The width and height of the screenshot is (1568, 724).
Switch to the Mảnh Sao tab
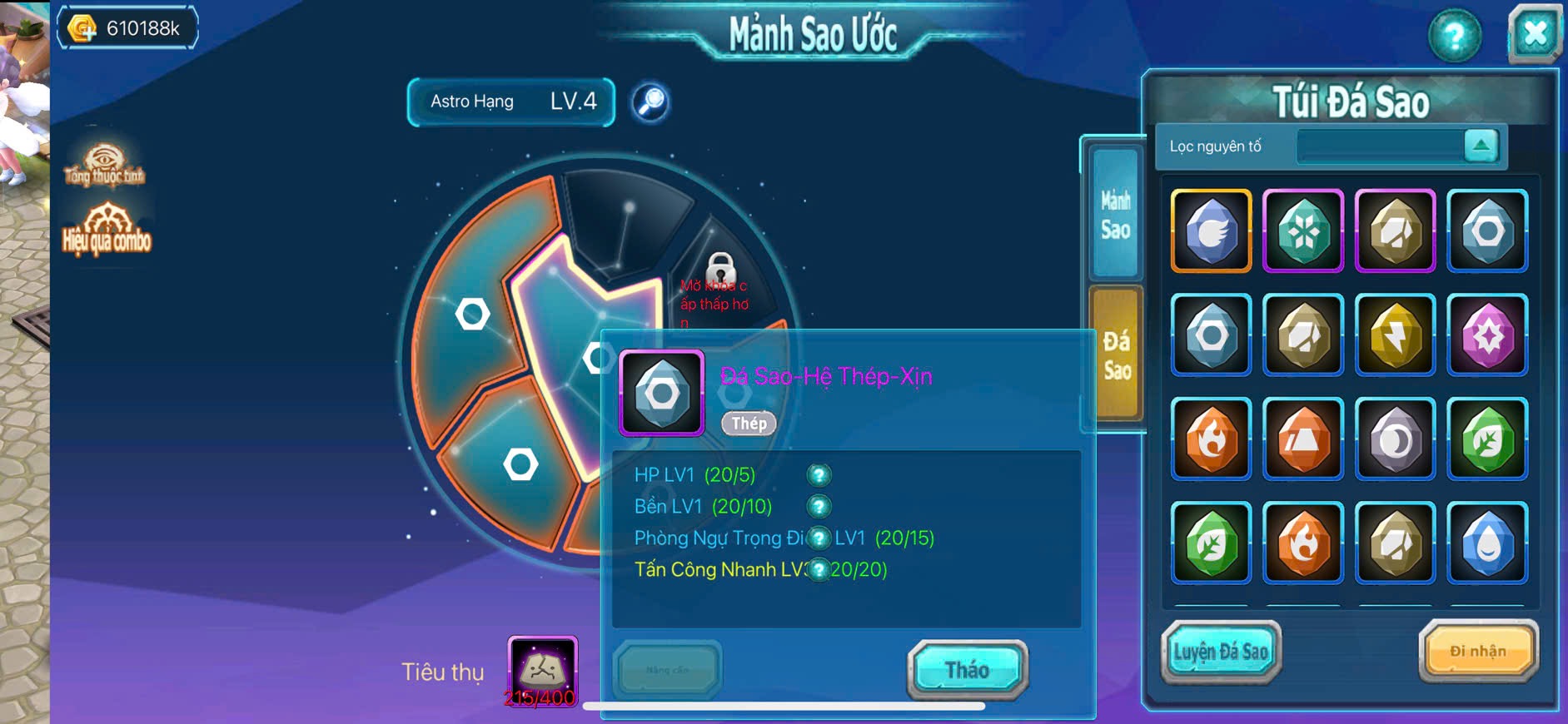tap(1115, 214)
